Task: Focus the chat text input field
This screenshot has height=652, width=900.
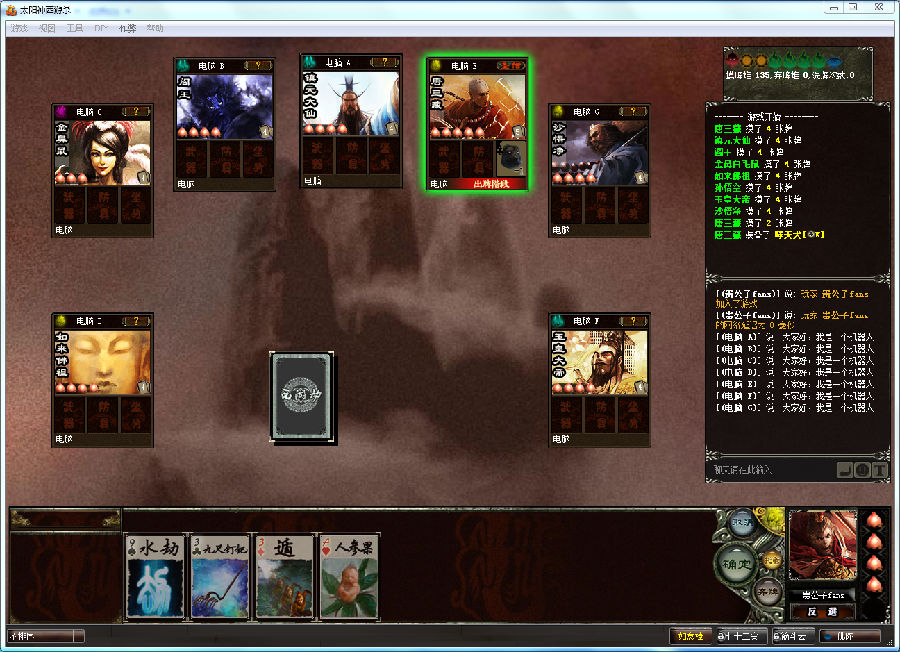Action: point(770,469)
